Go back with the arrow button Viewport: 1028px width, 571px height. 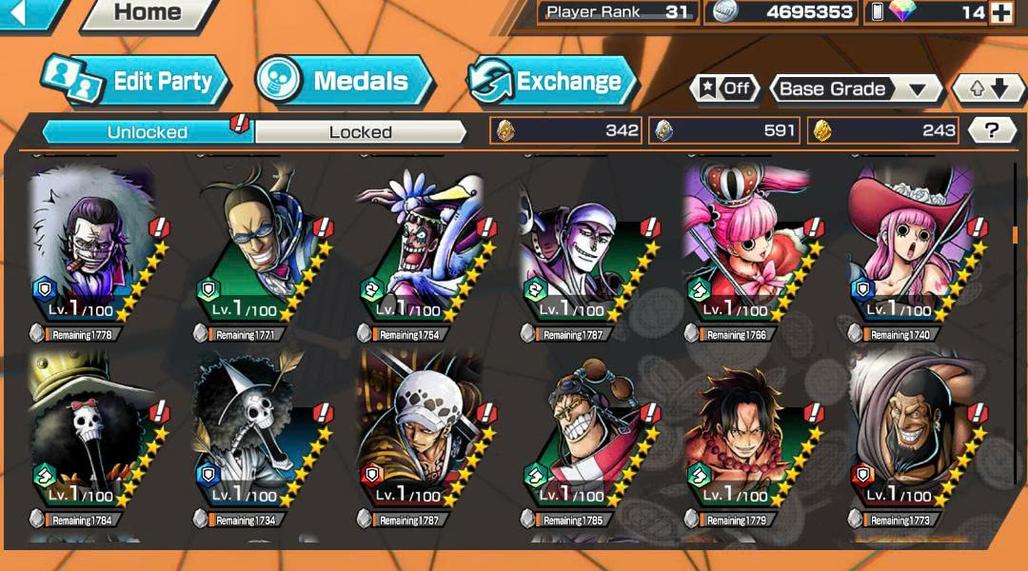(x=30, y=13)
